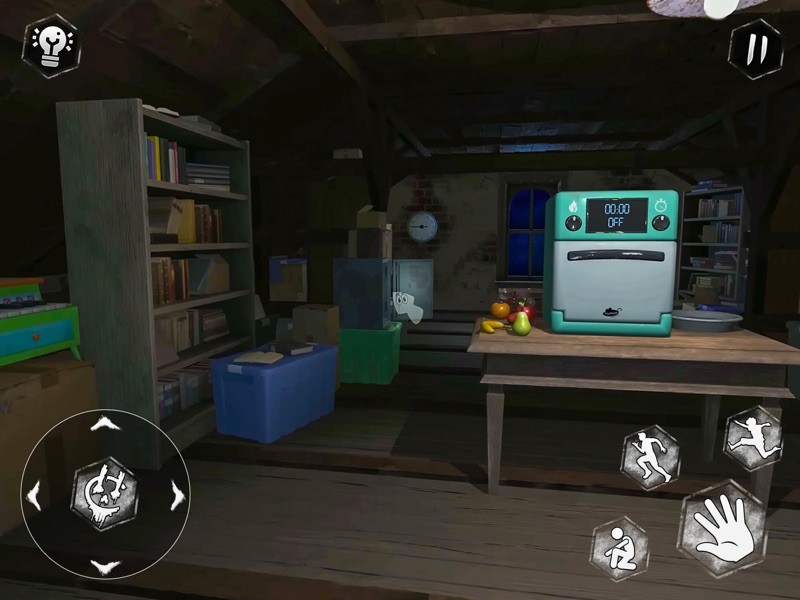Activate the sprint running figure button

651,457
